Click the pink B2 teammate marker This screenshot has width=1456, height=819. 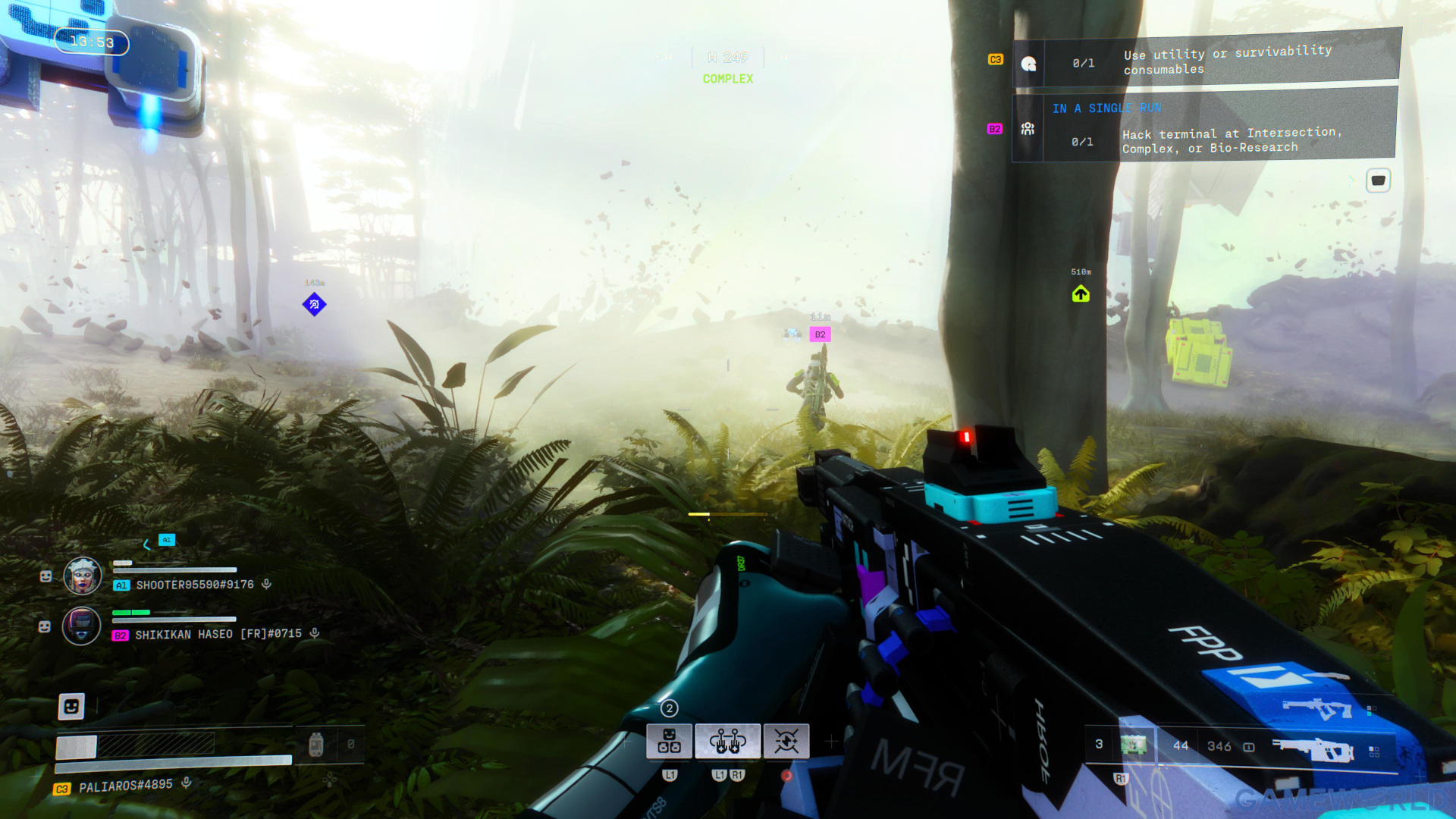[820, 334]
